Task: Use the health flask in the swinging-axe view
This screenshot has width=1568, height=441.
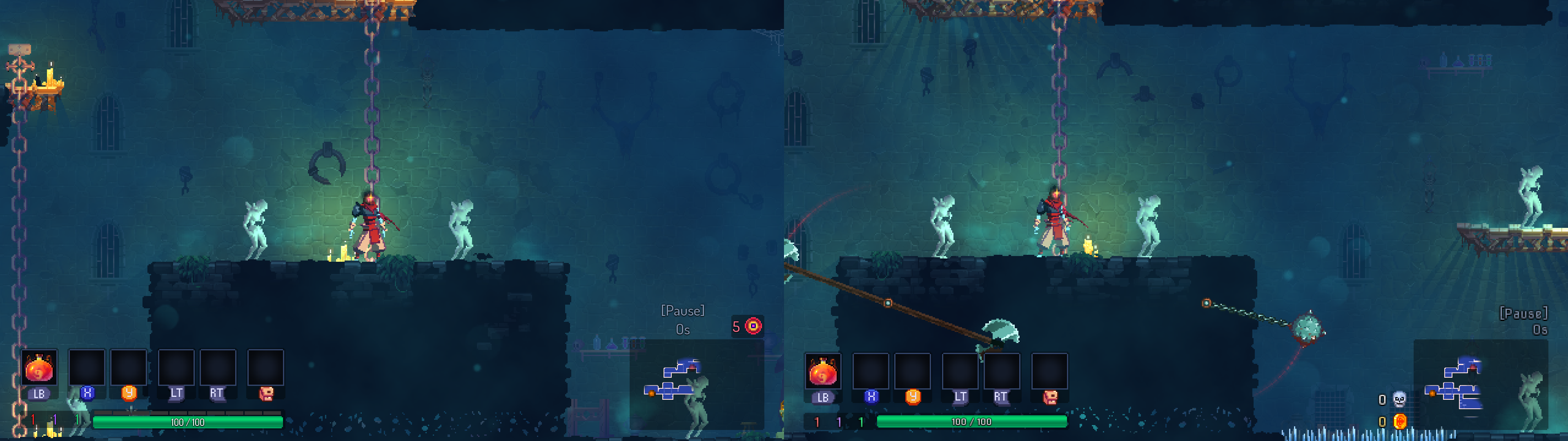Action: click(x=822, y=371)
